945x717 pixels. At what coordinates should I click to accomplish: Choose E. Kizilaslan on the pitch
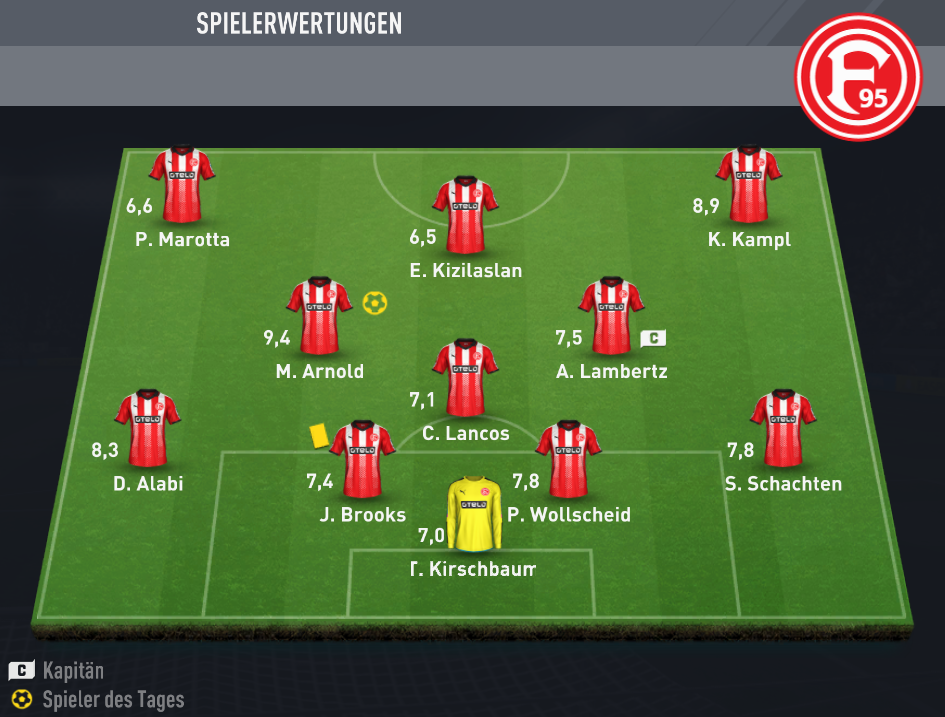tap(465, 215)
